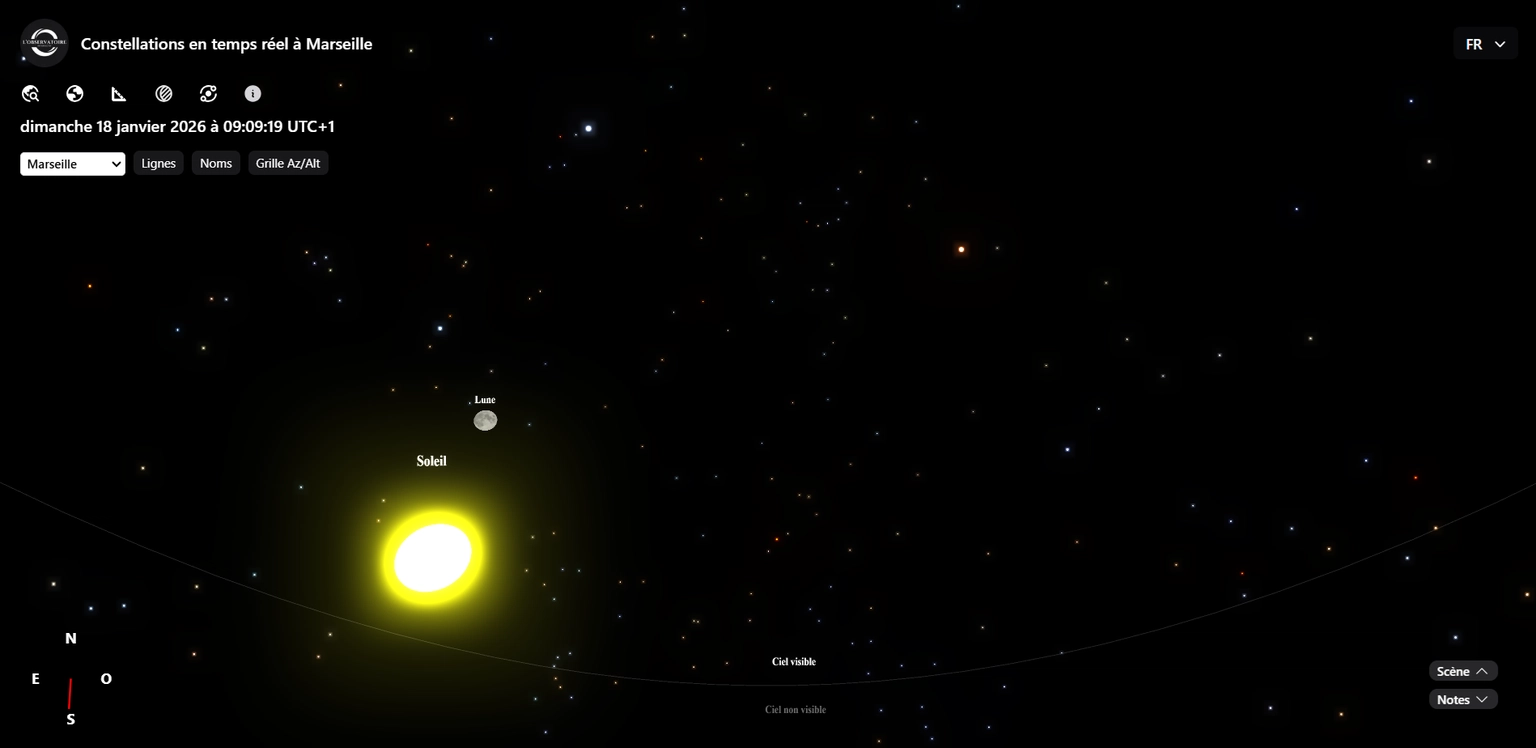This screenshot has width=1536, height=748.
Task: Open the FR language selector
Action: (x=1484, y=43)
